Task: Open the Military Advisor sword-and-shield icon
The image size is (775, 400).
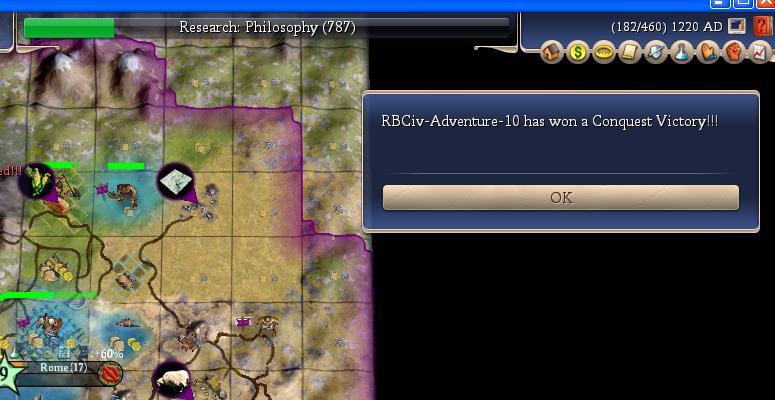Action: 655,52
